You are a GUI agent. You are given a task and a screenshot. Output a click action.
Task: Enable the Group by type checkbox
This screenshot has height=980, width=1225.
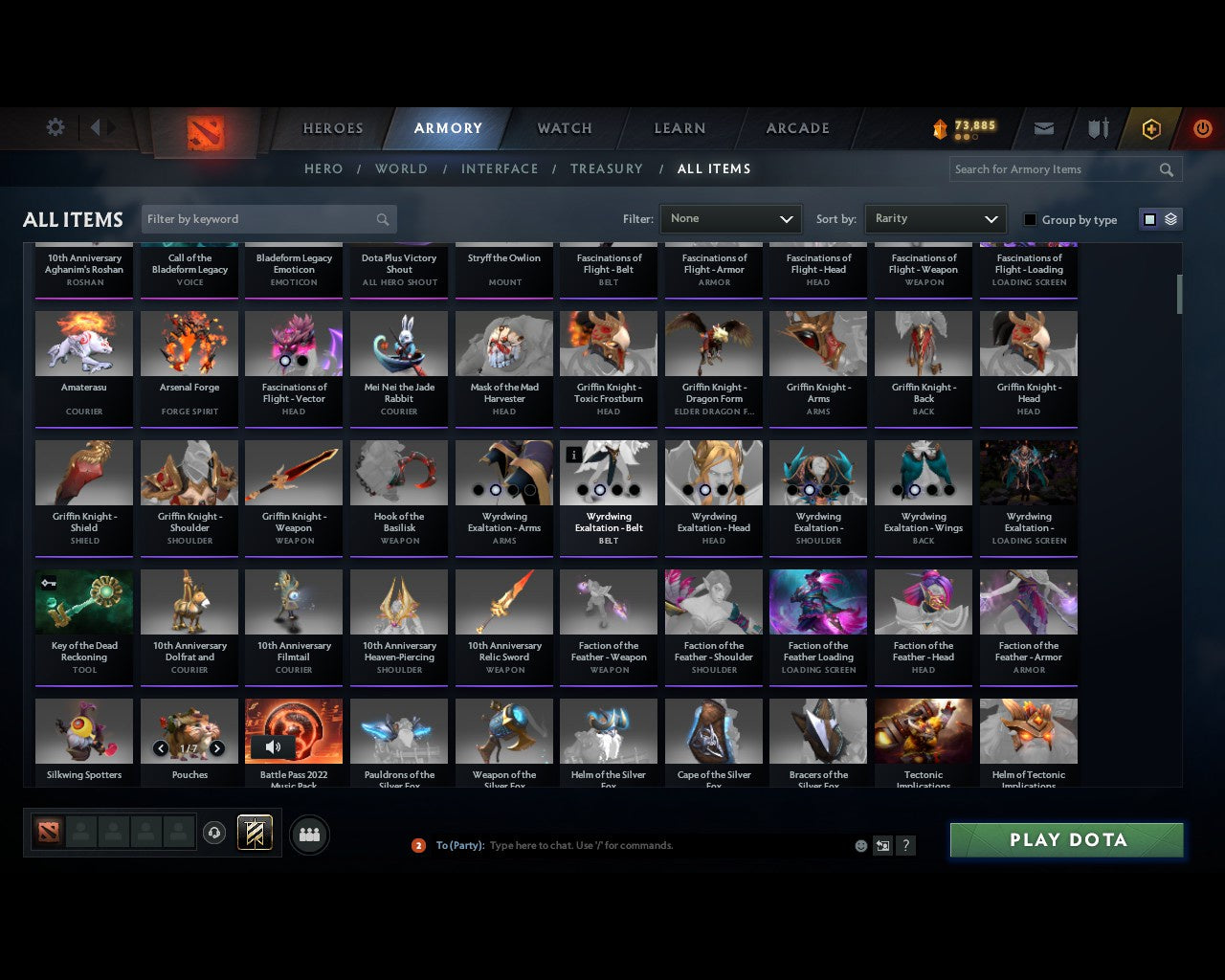point(1030,219)
